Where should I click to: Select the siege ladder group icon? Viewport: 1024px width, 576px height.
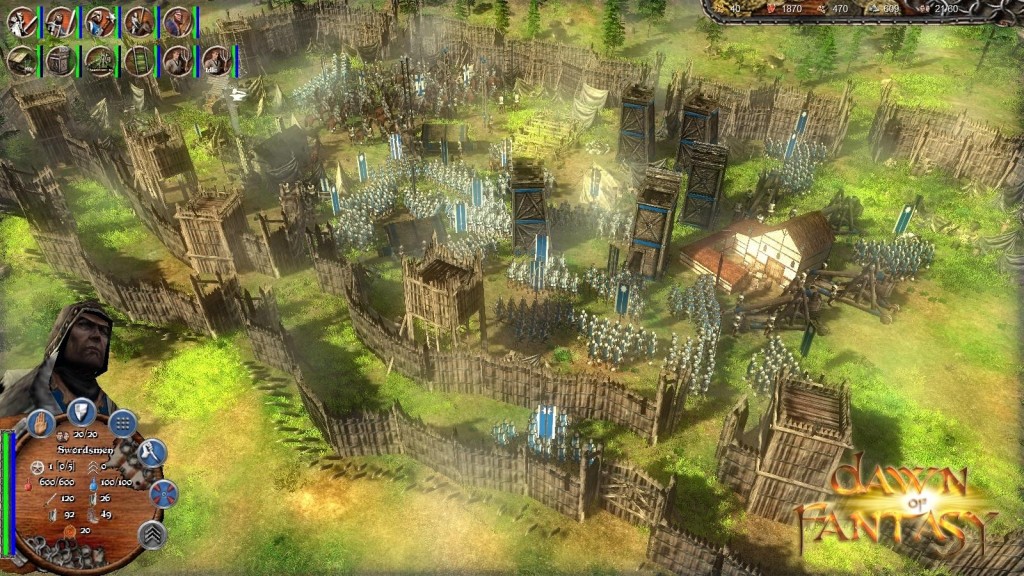pos(139,61)
